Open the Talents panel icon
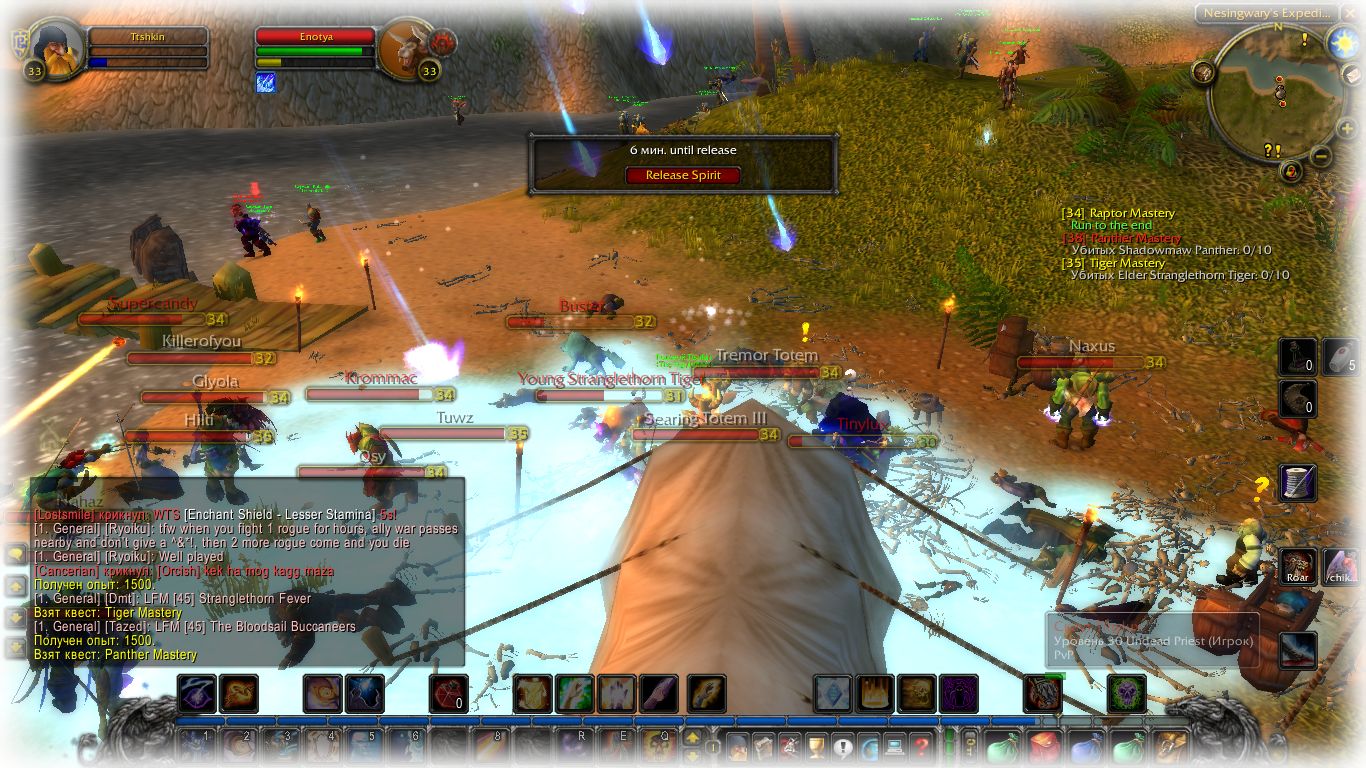 [791, 745]
